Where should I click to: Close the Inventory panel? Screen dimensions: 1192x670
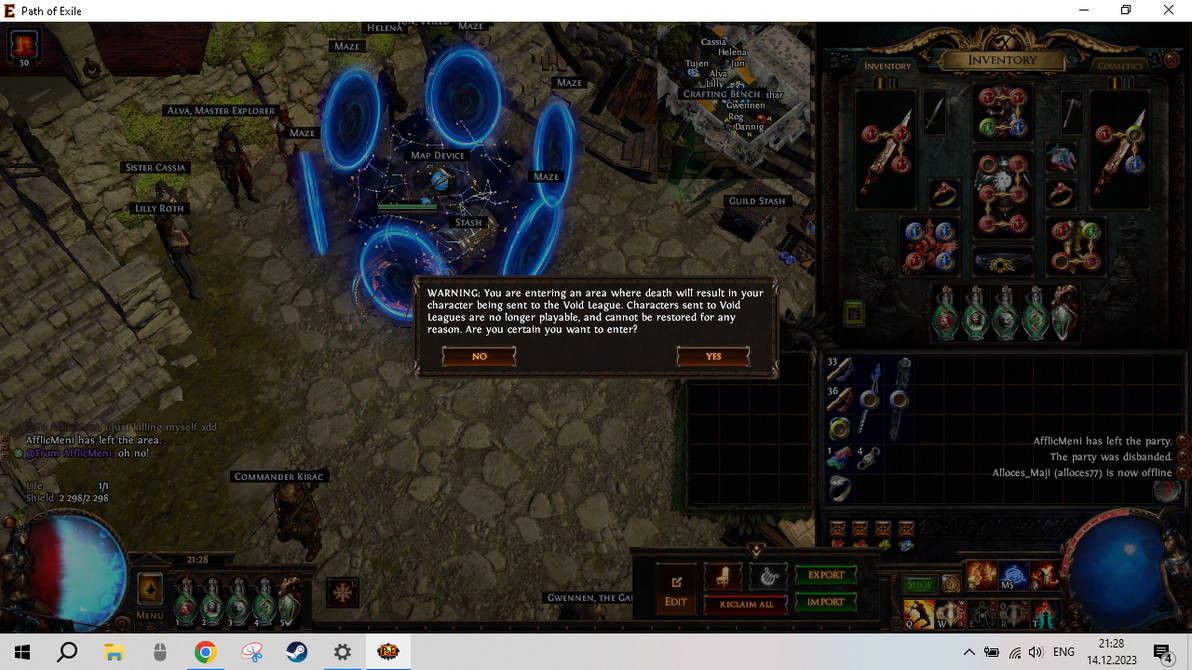1171,60
